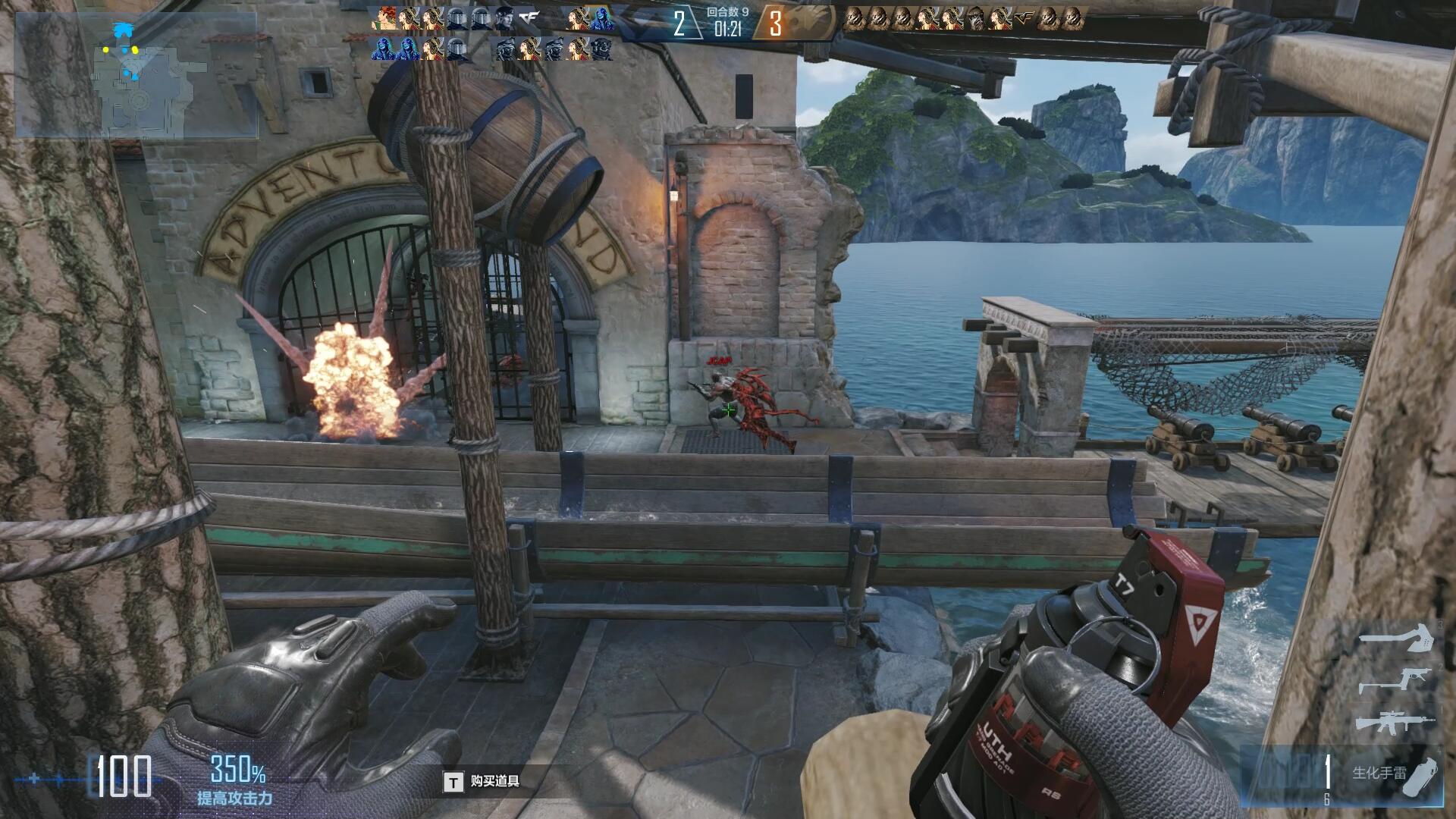The width and height of the screenshot is (1456, 819).
Task: Click the 350% 提高攻击力 attack boost indicator
Action: point(236,780)
